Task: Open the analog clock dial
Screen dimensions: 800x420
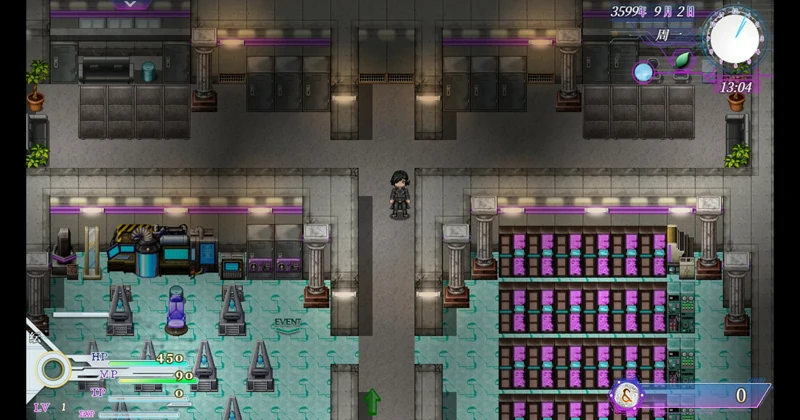Action: (x=735, y=36)
